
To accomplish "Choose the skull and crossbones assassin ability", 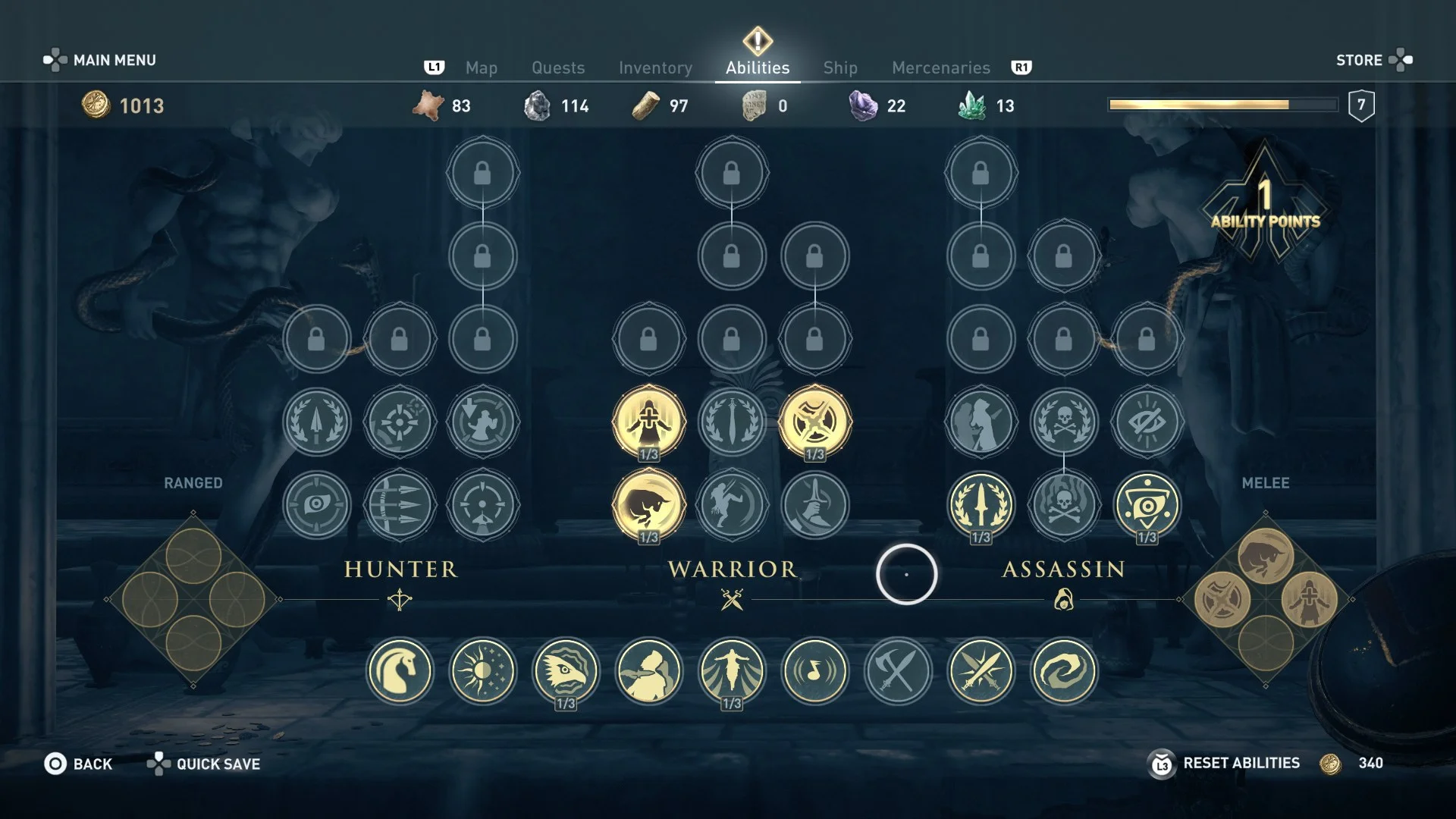I will [1064, 422].
